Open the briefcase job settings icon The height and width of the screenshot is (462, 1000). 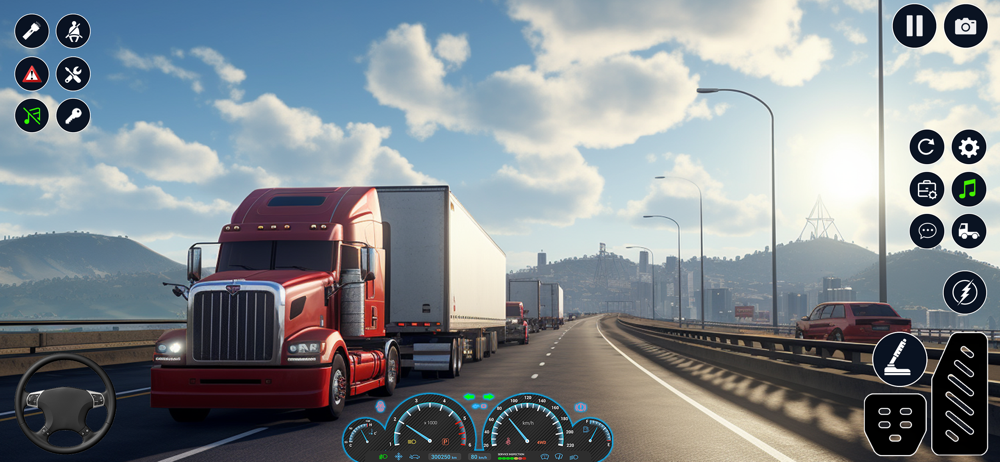click(927, 189)
